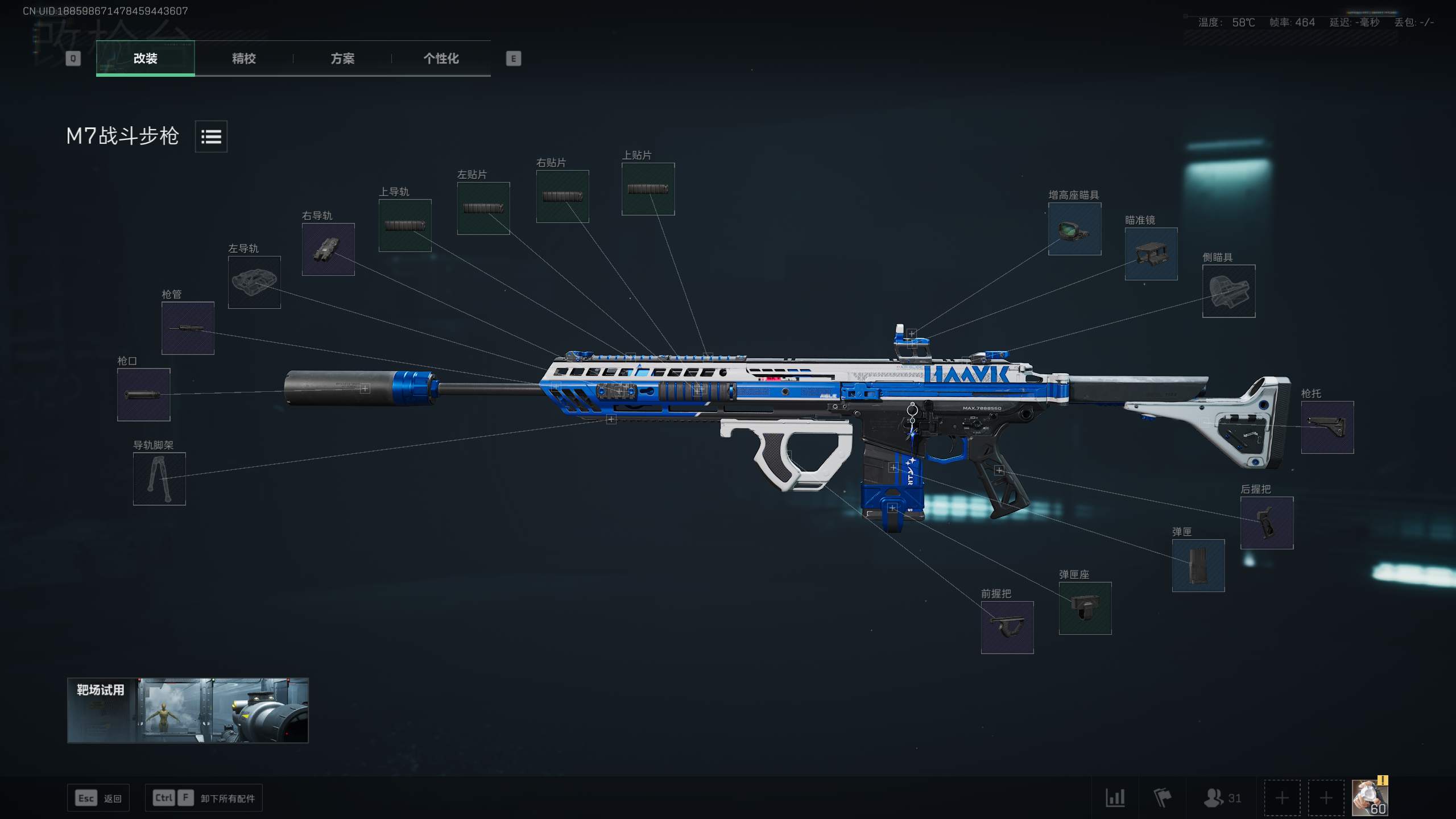Select the 枪口 muzzle attachment slot
Screen dimensions: 1456x819
pyautogui.click(x=143, y=395)
